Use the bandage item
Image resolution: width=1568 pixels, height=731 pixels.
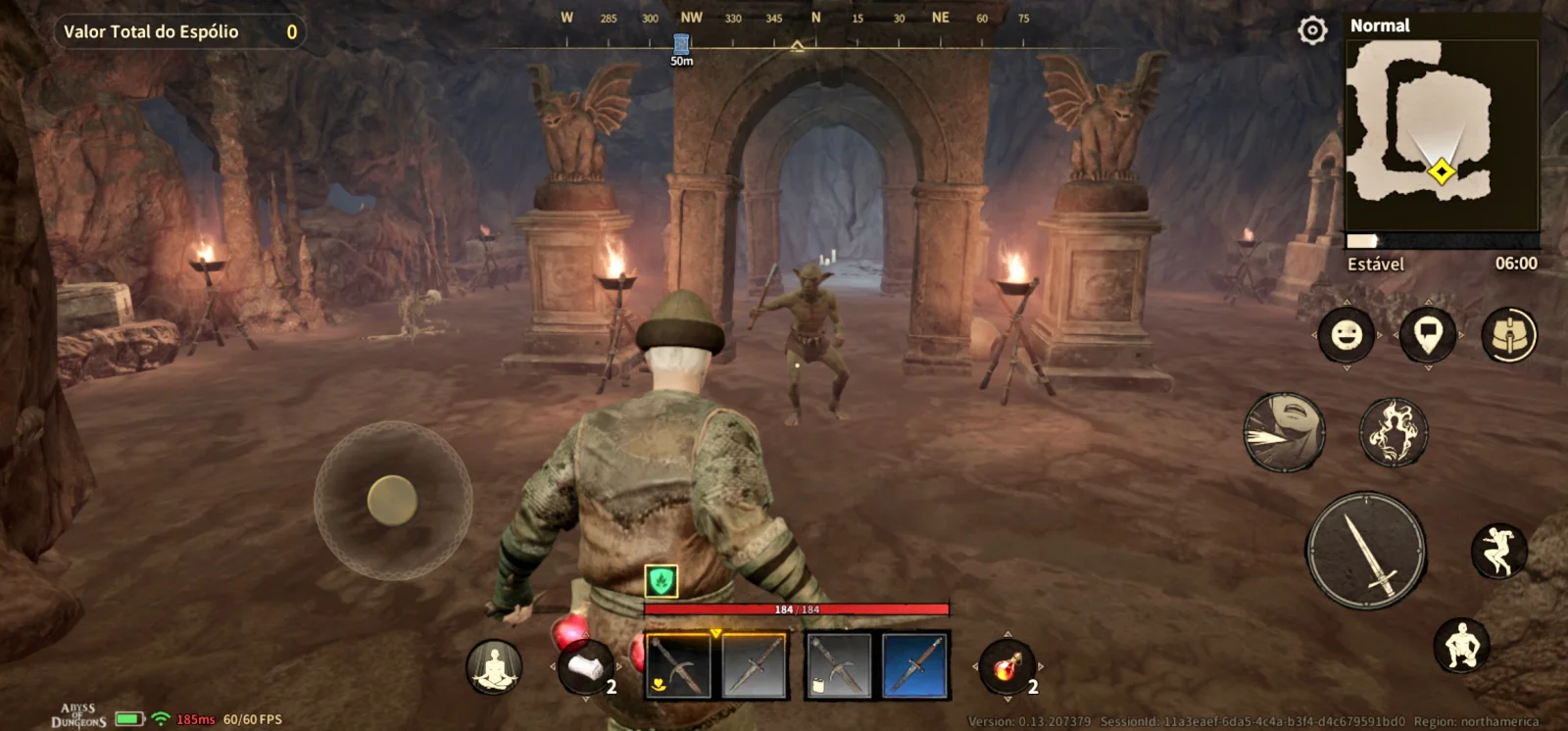coord(586,667)
